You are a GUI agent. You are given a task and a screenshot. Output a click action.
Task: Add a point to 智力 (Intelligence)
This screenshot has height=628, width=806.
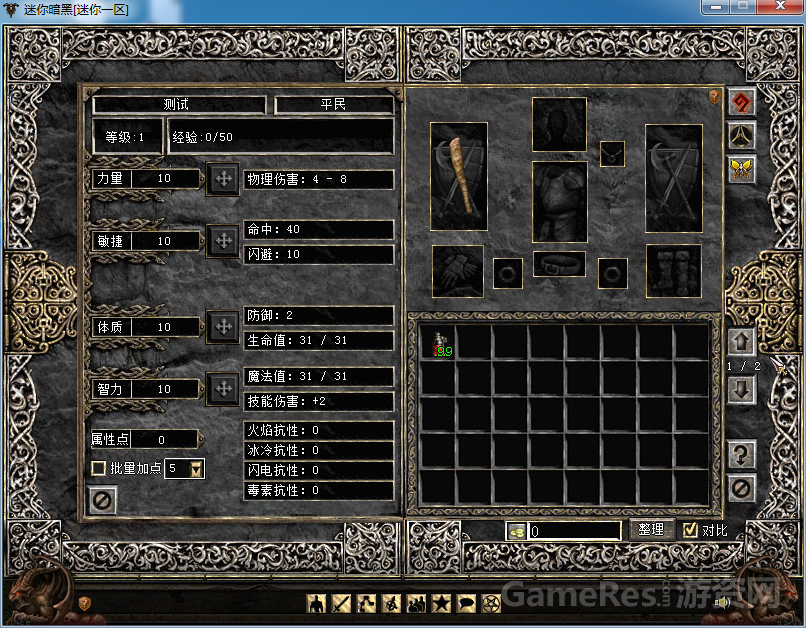point(221,389)
